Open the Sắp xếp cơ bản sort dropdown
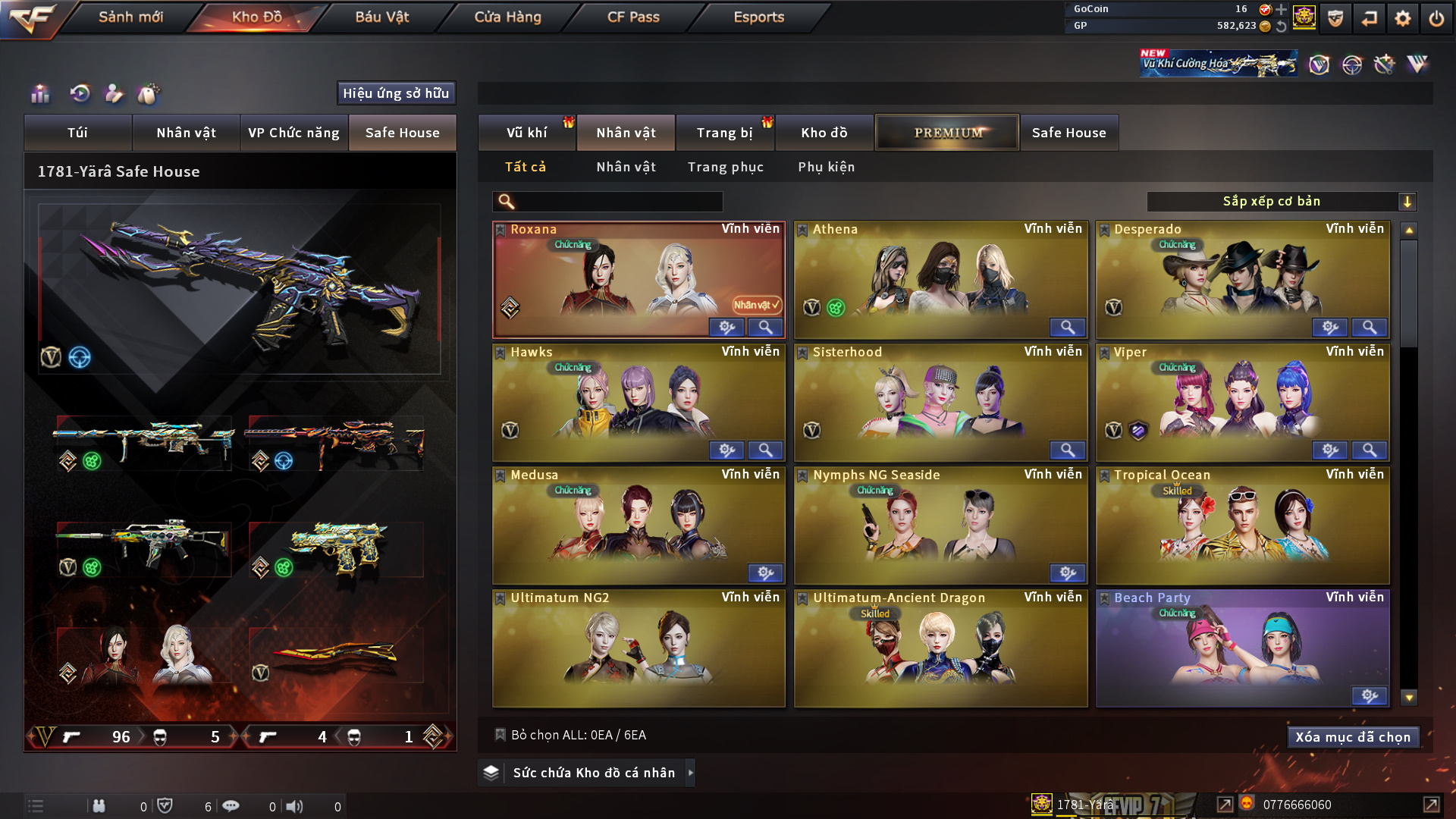 pos(1281,202)
